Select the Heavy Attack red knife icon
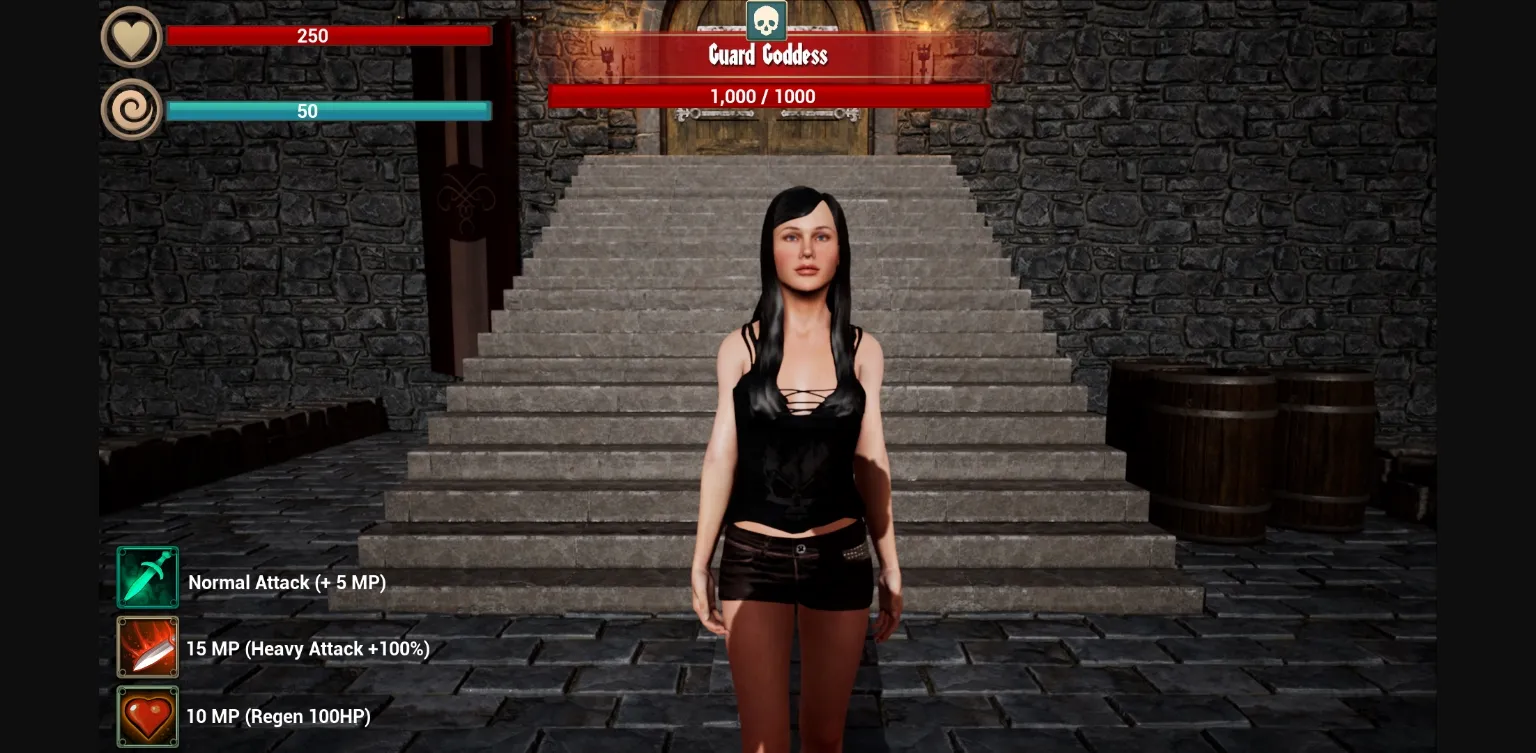Screen dimensions: 1536x753 147,647
